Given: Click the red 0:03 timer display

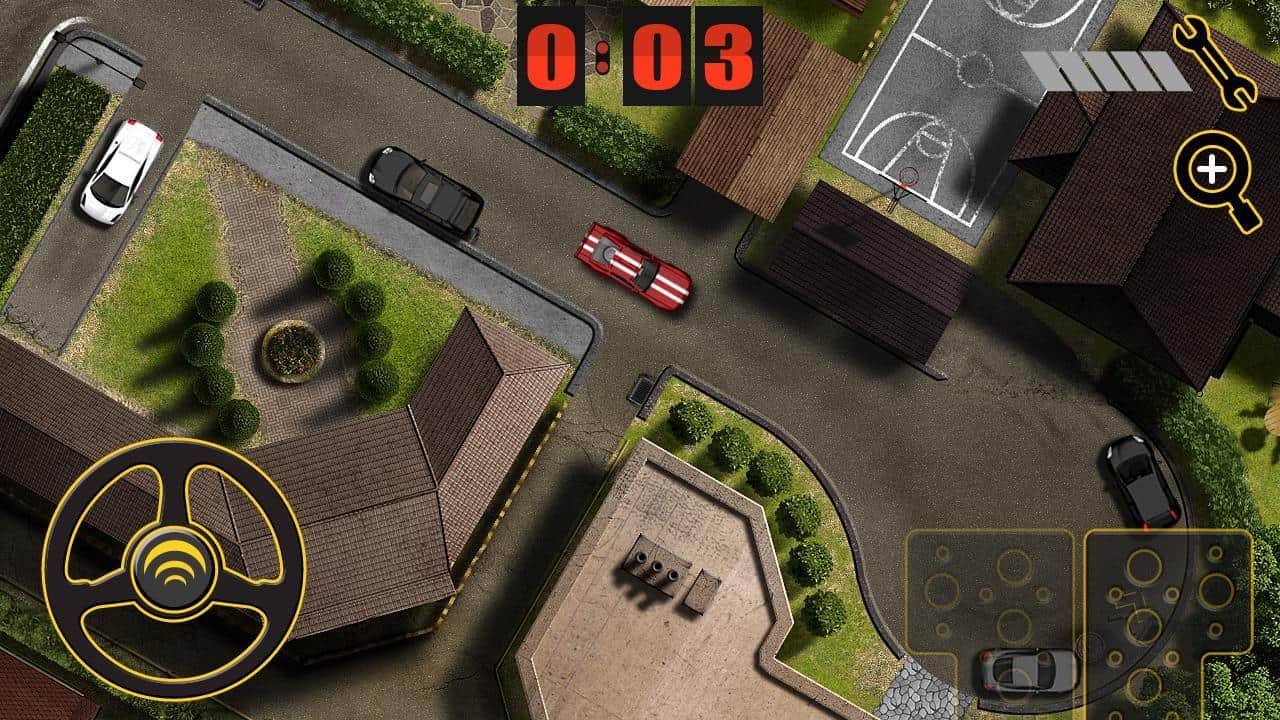Looking at the screenshot, I should pos(640,57).
